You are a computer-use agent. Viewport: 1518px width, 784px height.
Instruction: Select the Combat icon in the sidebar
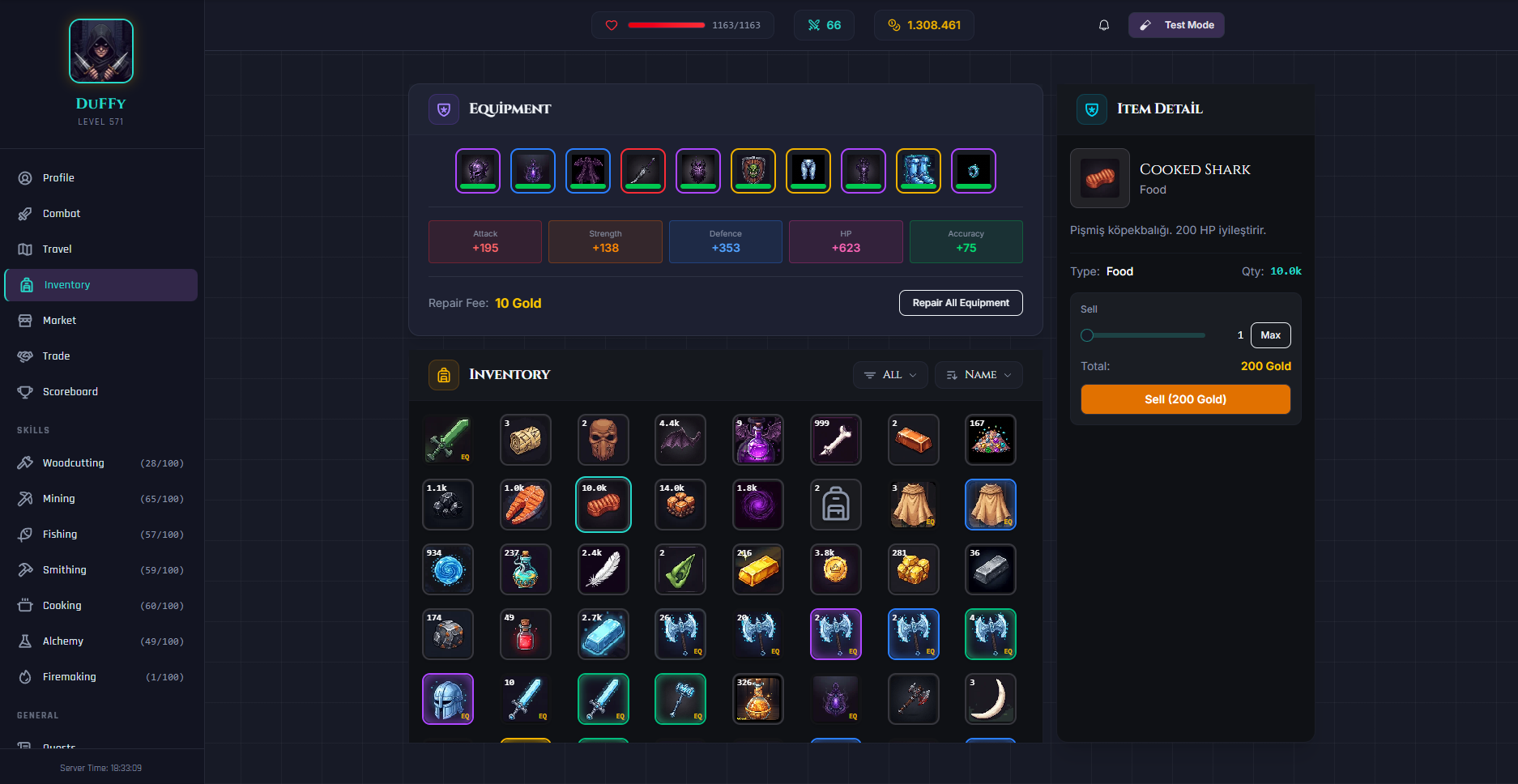coord(60,213)
